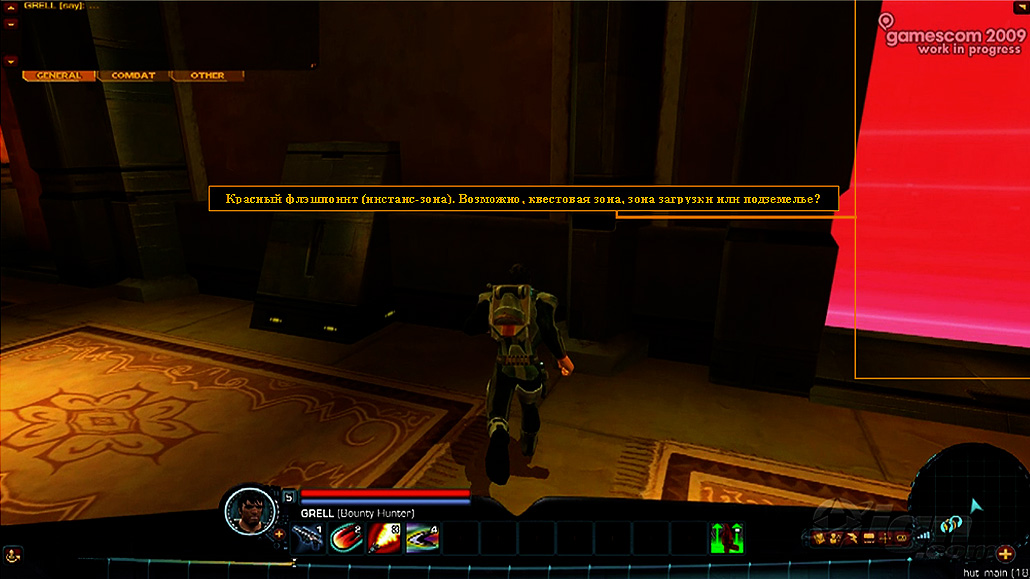
Task: Click the chat scroll-down arrow at bottom
Action: tap(10, 60)
